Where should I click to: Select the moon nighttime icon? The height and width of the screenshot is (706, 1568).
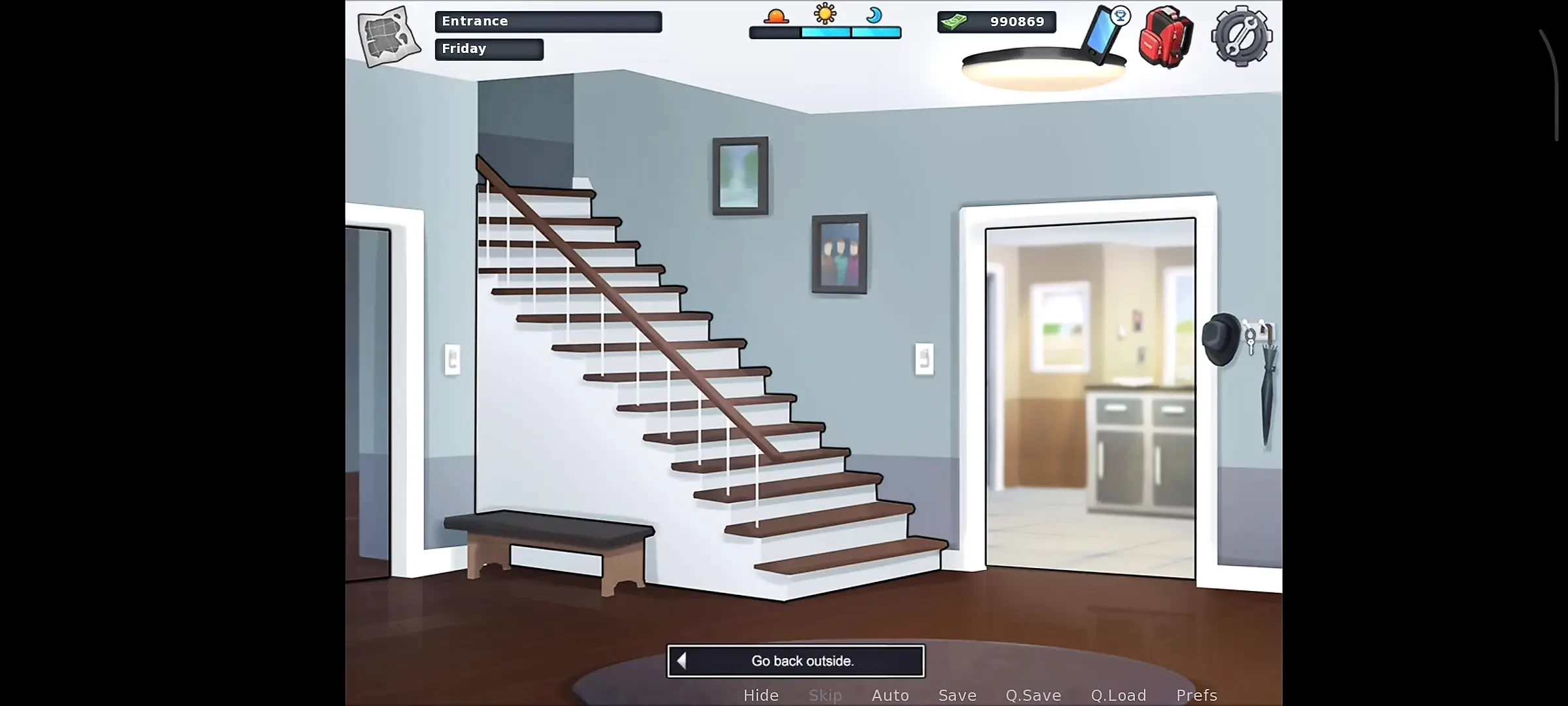875,16
